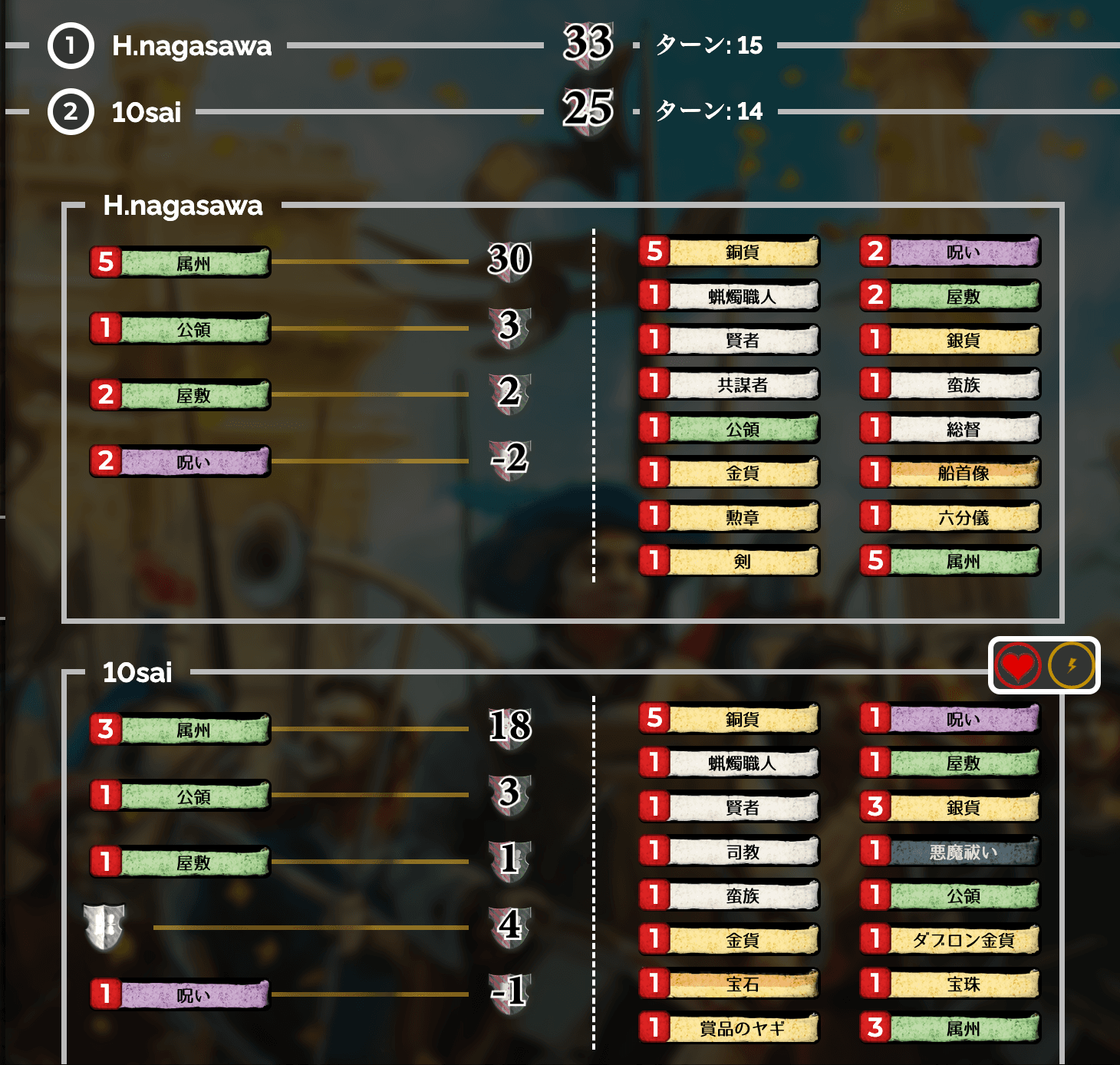Click the 司教 card banner

point(727,852)
